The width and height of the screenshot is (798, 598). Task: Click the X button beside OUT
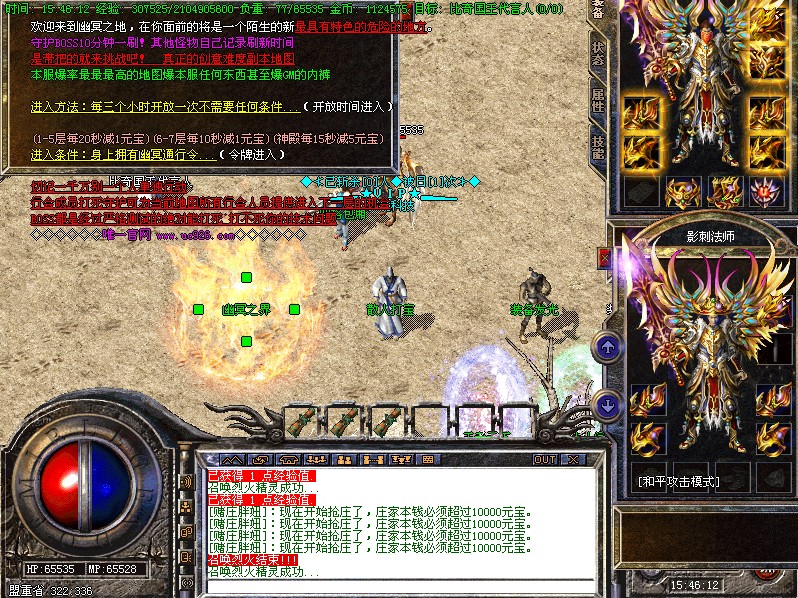573,459
